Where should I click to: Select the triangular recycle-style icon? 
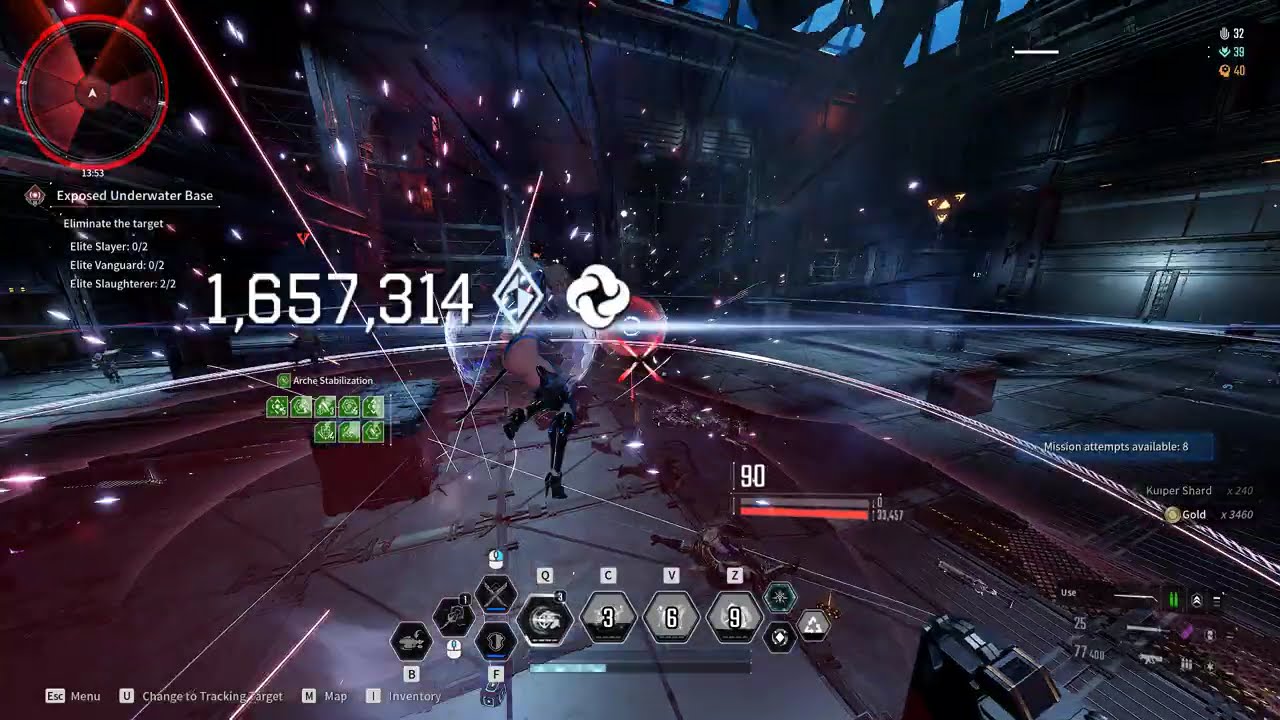point(814,626)
